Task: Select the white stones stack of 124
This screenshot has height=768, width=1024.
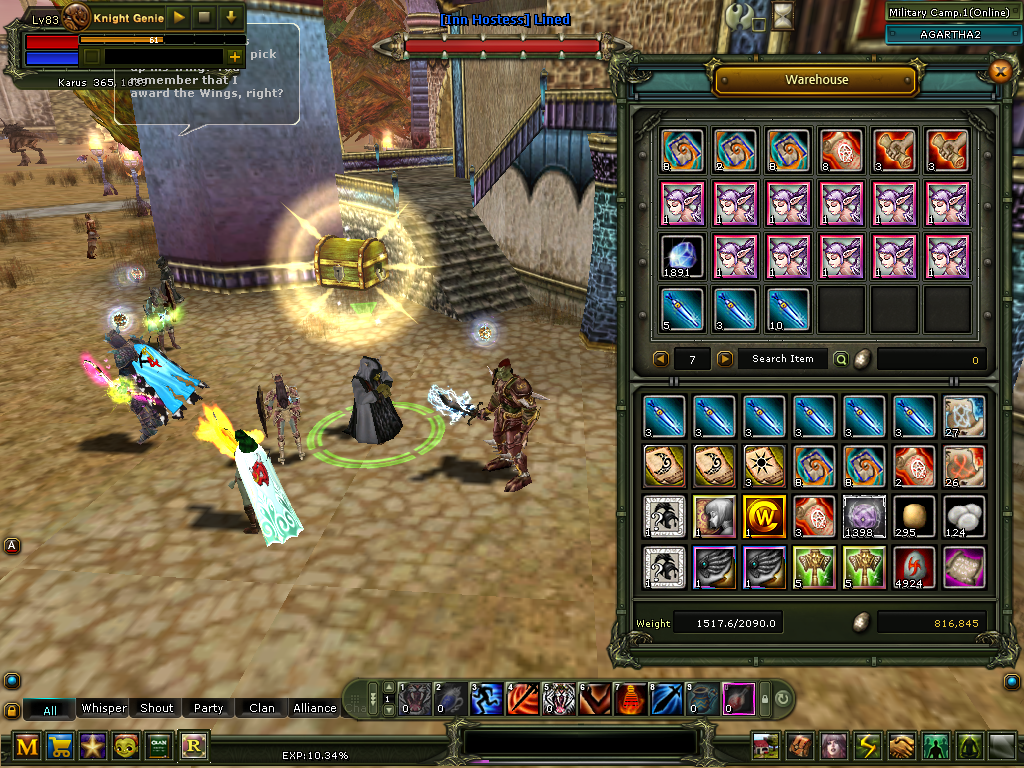Action: 964,517
